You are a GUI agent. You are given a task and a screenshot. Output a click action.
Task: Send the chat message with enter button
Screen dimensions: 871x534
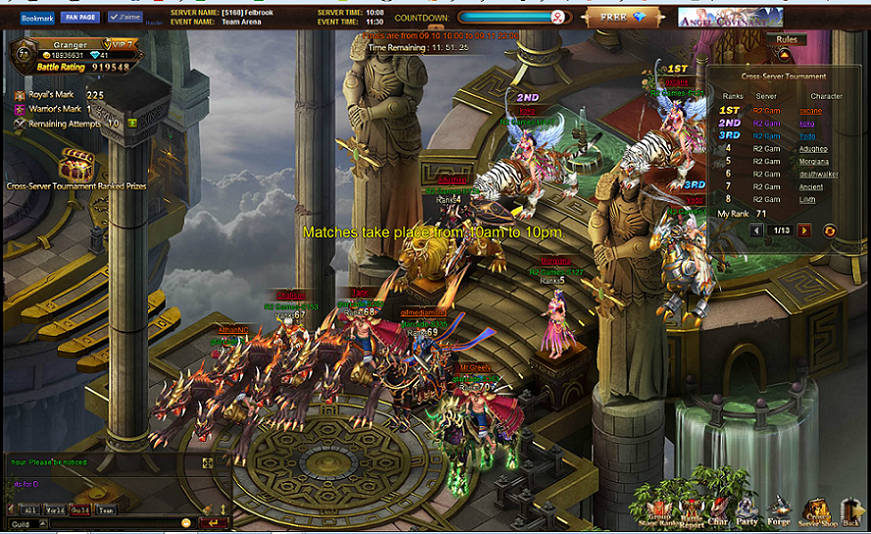212,523
